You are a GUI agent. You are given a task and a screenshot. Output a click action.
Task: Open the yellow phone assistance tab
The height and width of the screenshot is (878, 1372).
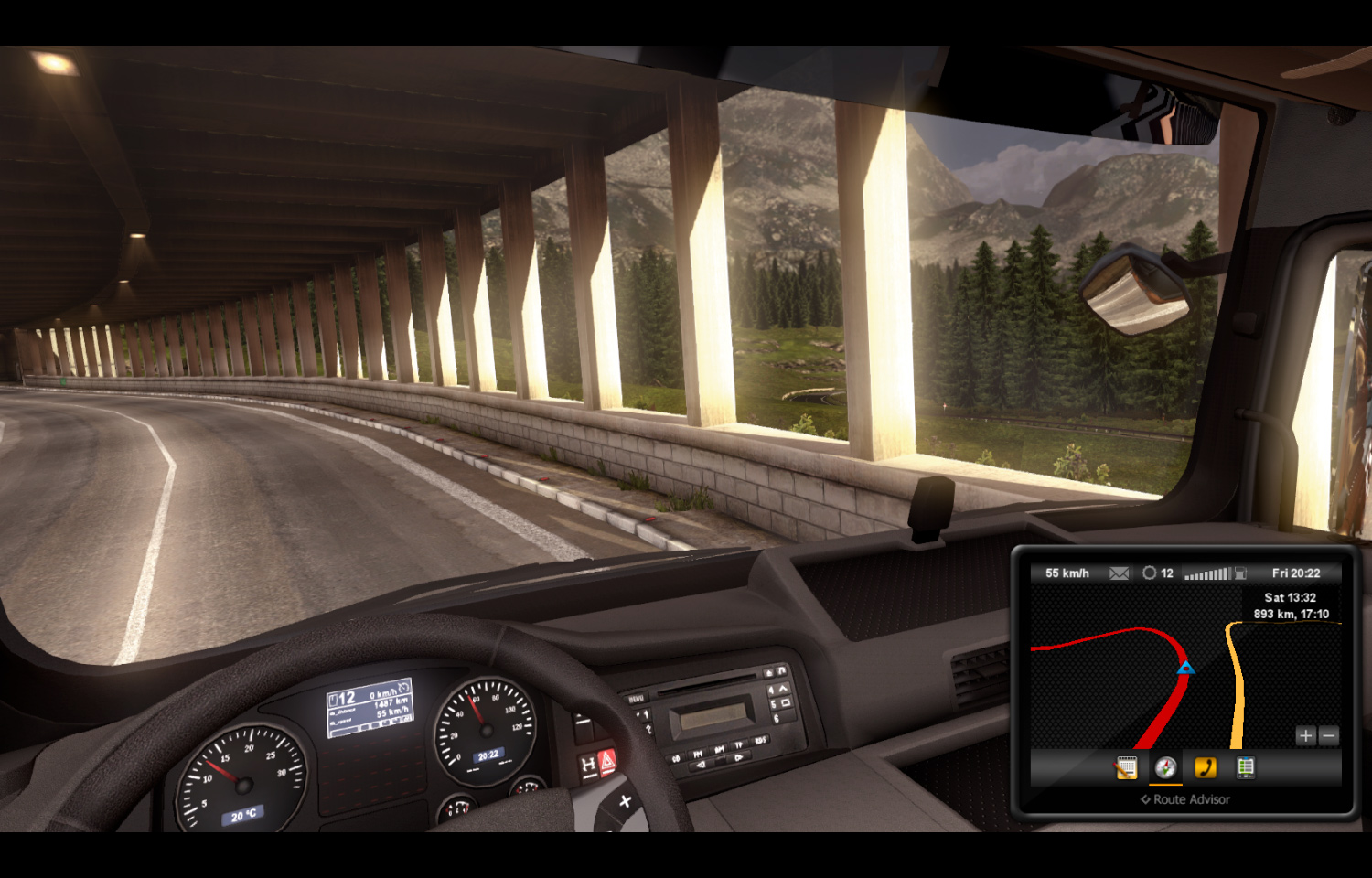click(x=1206, y=767)
